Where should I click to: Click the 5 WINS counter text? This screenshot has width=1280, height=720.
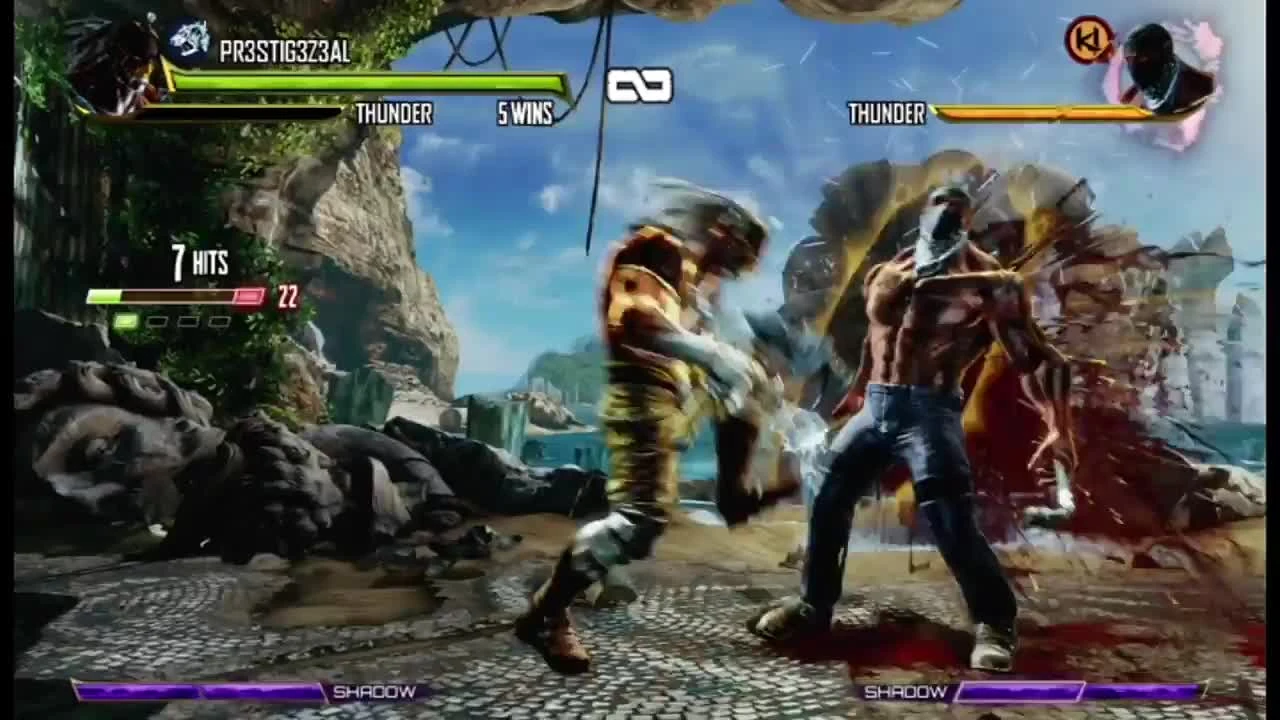point(525,115)
